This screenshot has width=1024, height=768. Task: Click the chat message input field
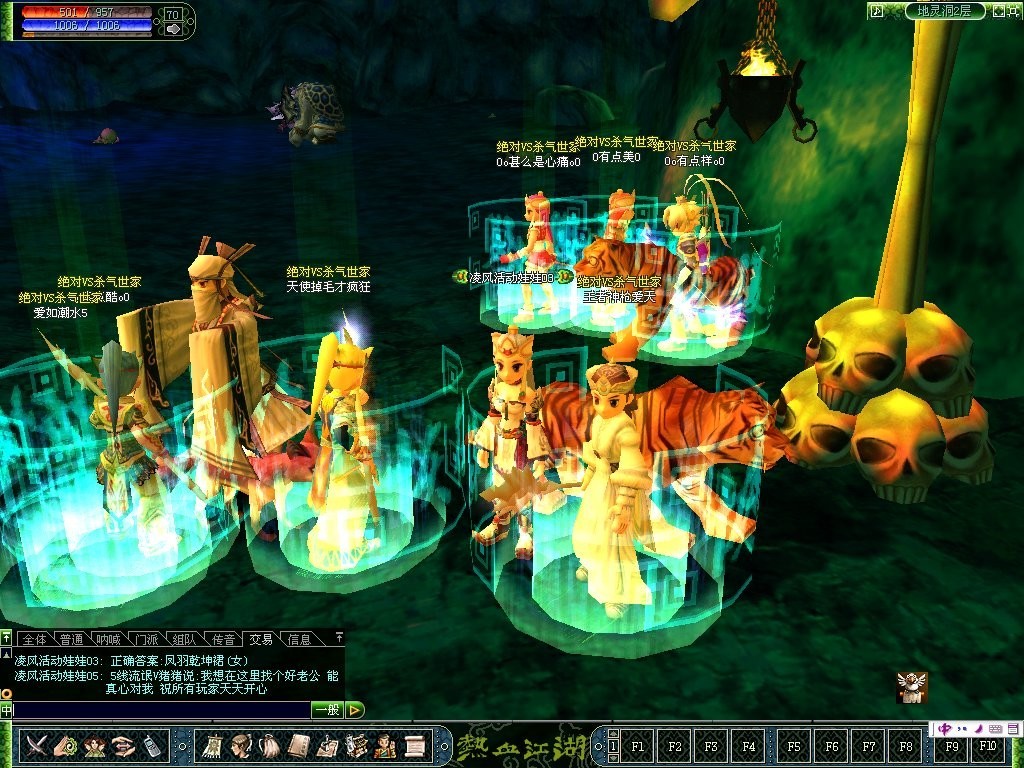160,710
